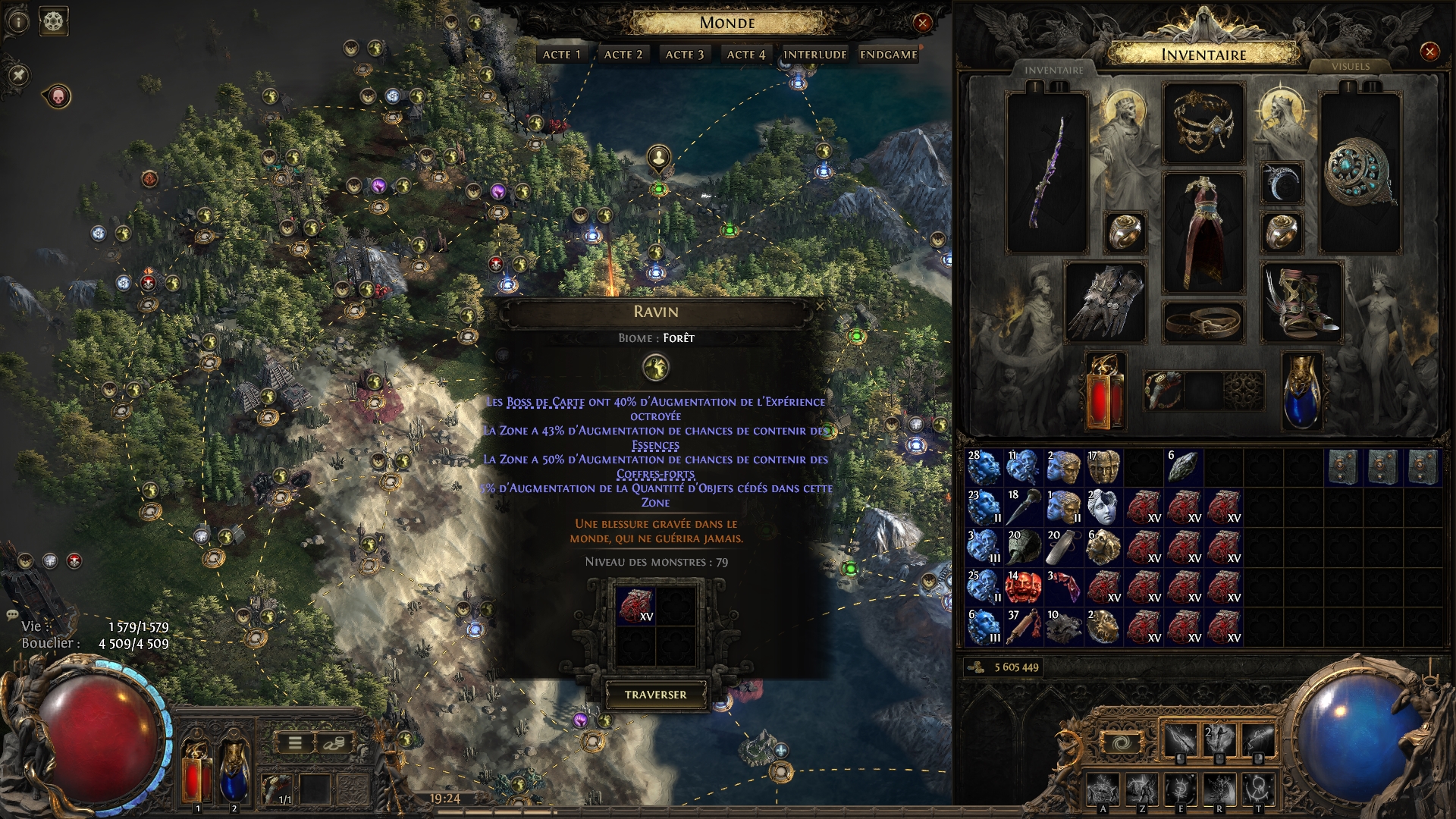Image resolution: width=1456 pixels, height=819 pixels.
Task: Click the red skull icon on the map
Action: click(58, 96)
